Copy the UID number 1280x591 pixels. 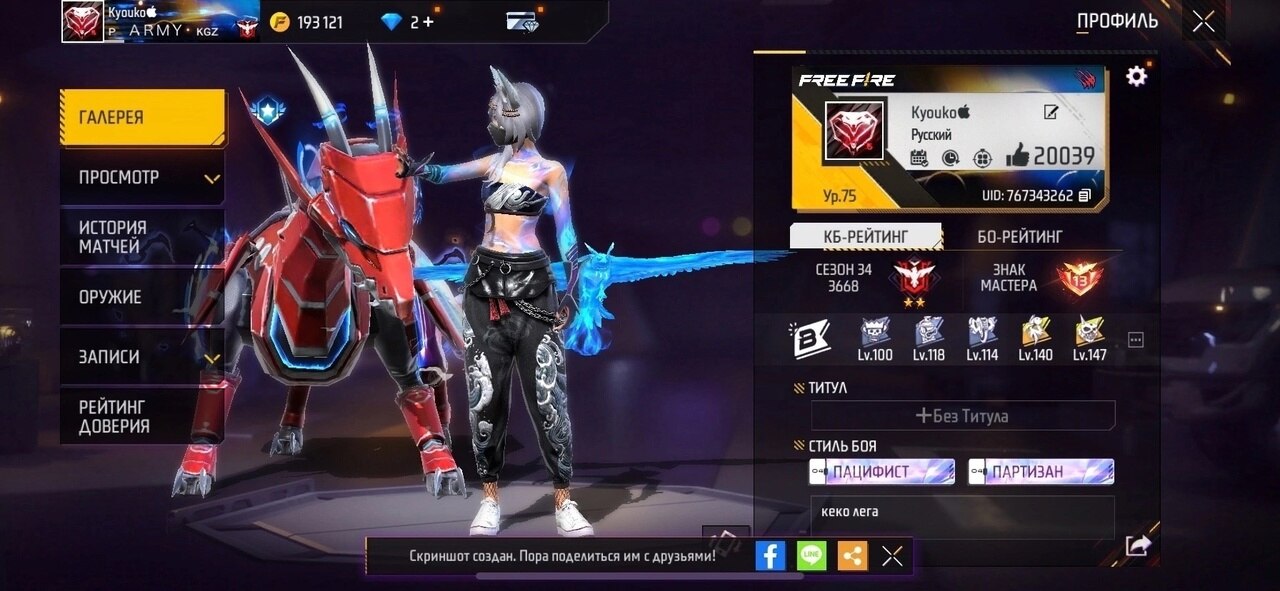[1085, 195]
